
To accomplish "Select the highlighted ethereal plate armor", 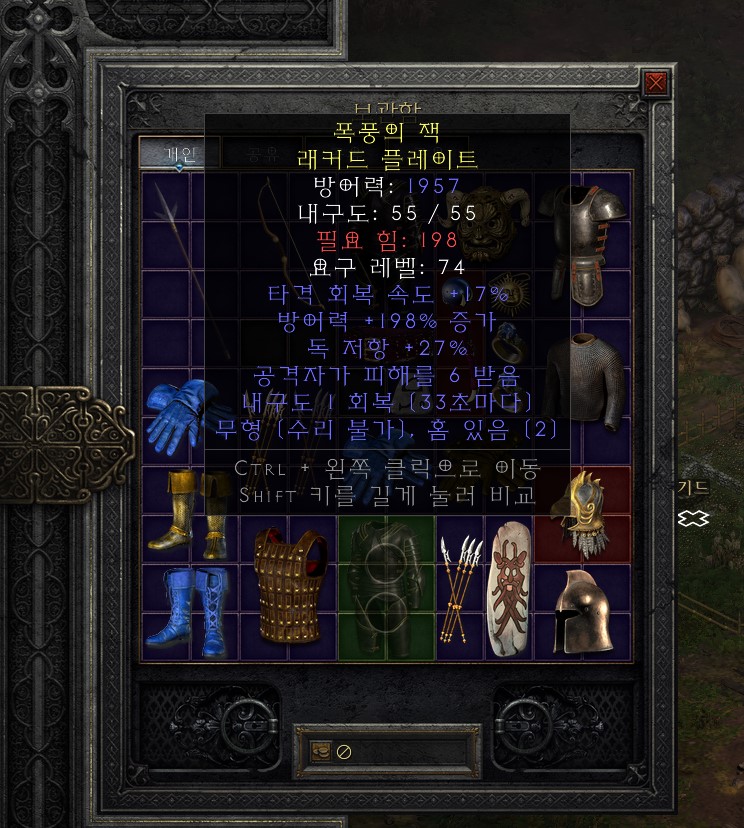I will [x=385, y=585].
